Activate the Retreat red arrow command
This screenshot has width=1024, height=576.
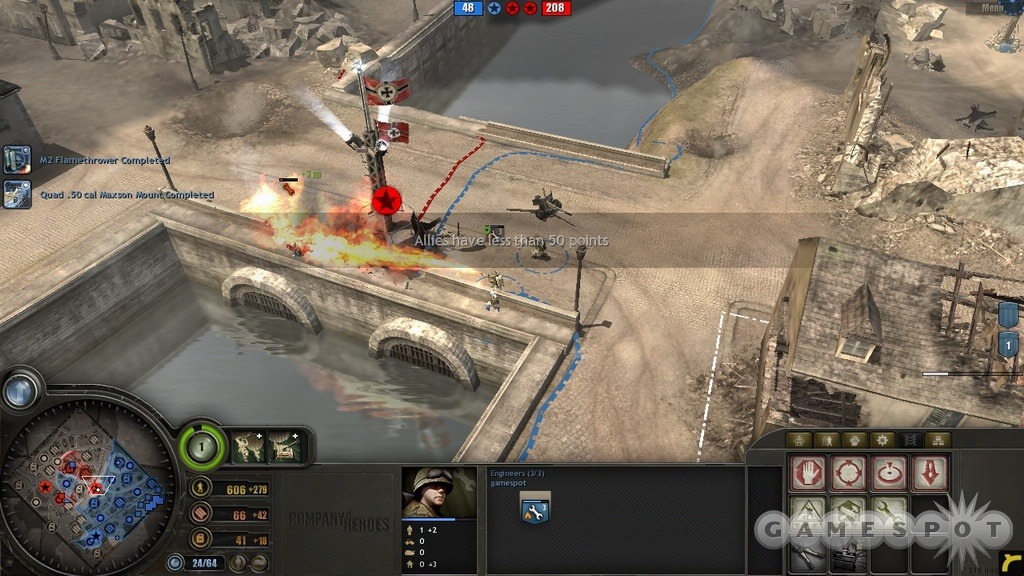[927, 472]
